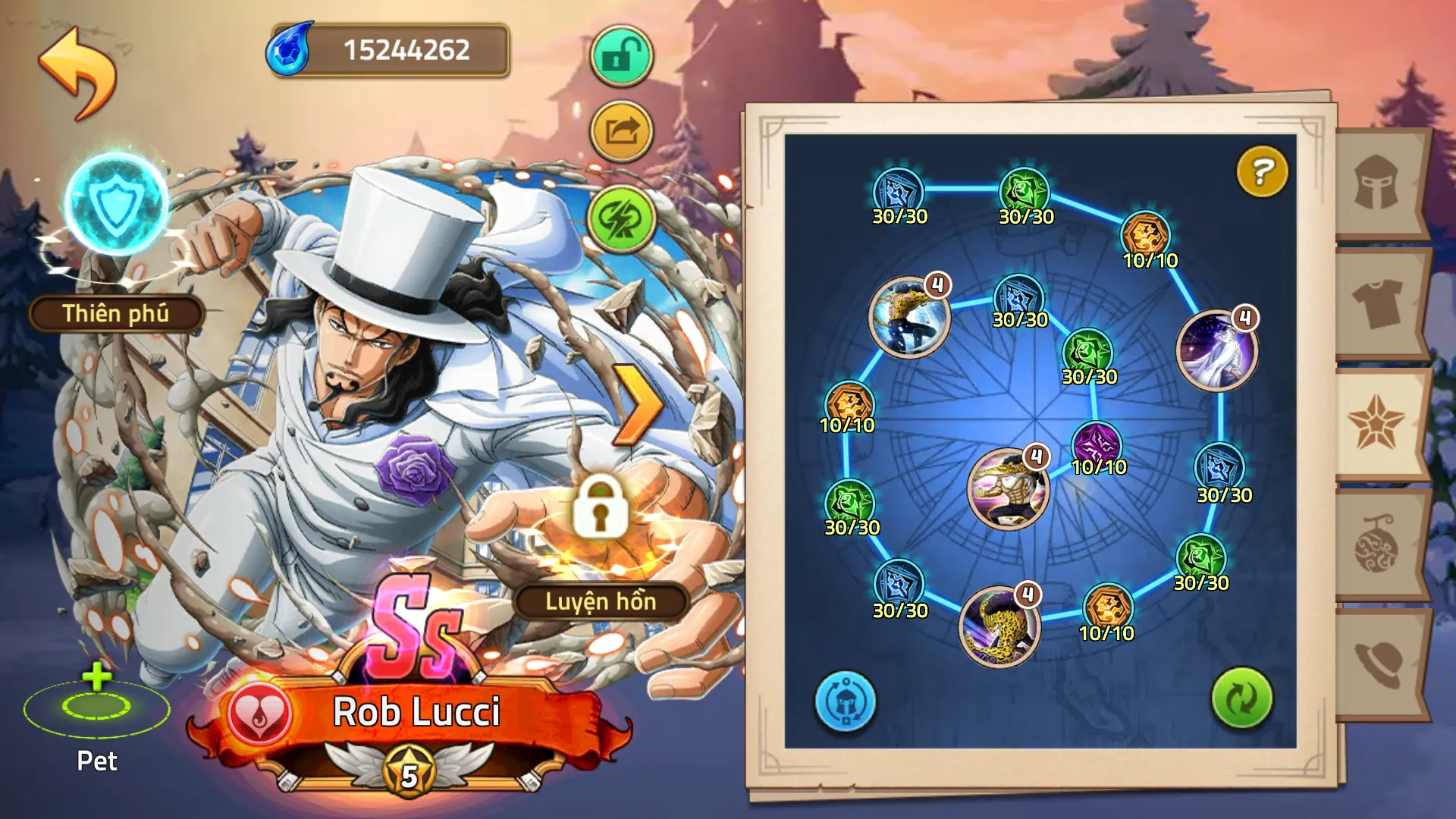Image resolution: width=1456 pixels, height=819 pixels.
Task: Open the yellow question mark help
Action: [1262, 171]
